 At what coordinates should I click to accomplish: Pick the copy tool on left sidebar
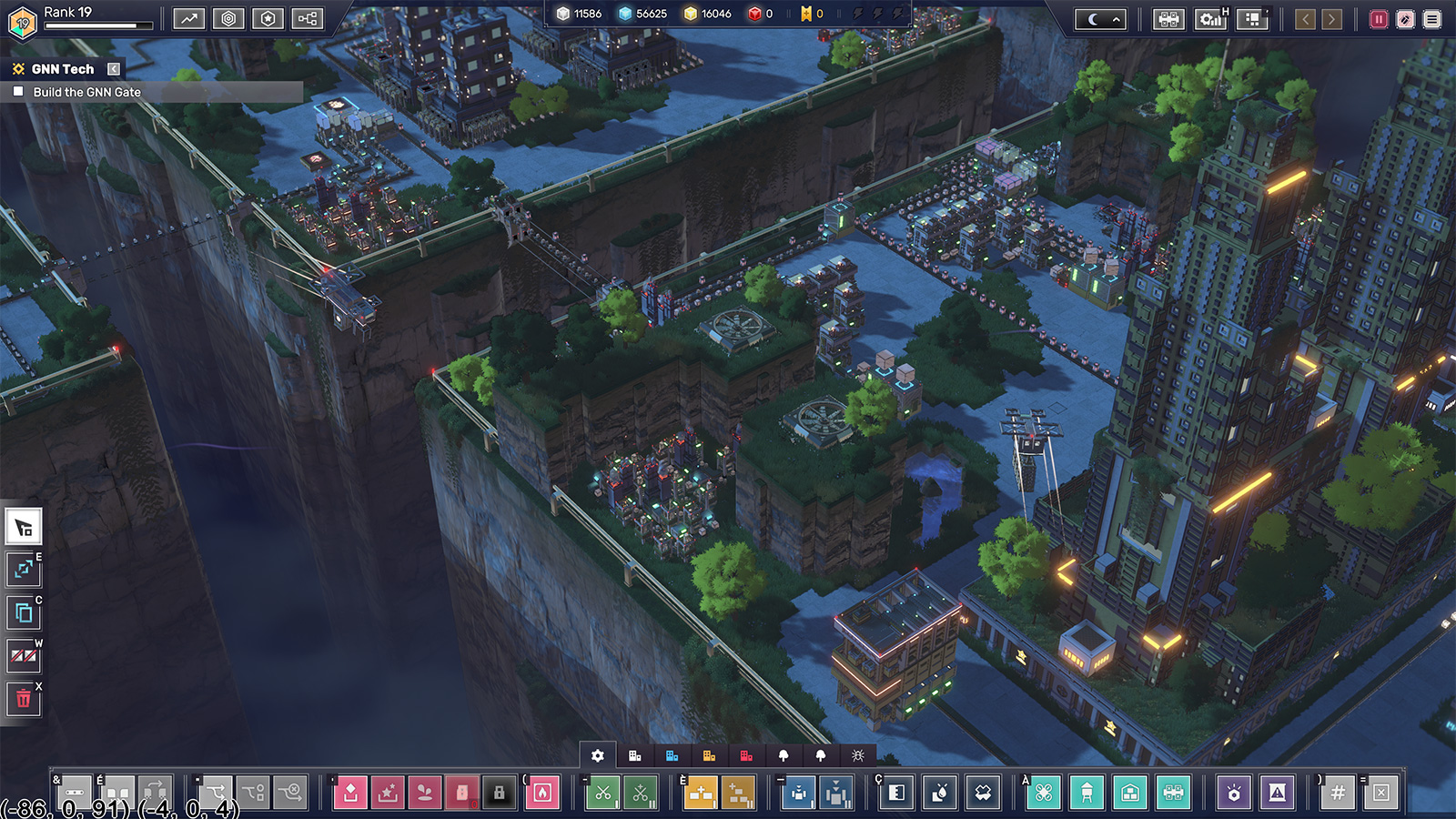point(24,613)
